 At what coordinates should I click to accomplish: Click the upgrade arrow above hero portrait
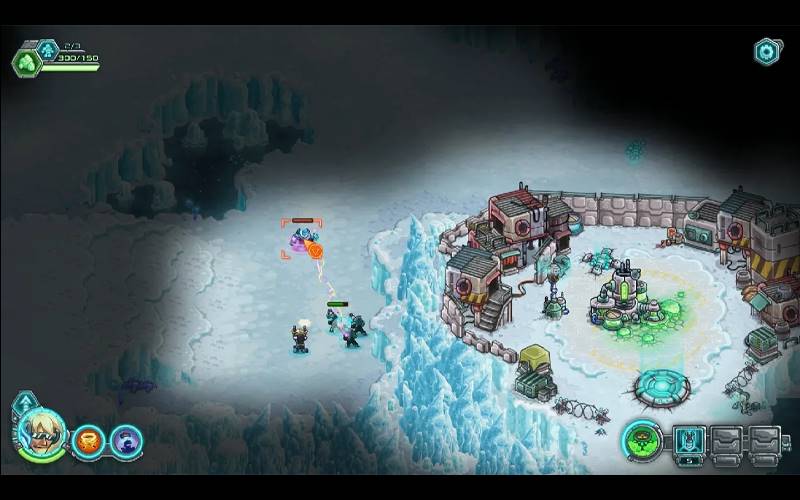24,404
